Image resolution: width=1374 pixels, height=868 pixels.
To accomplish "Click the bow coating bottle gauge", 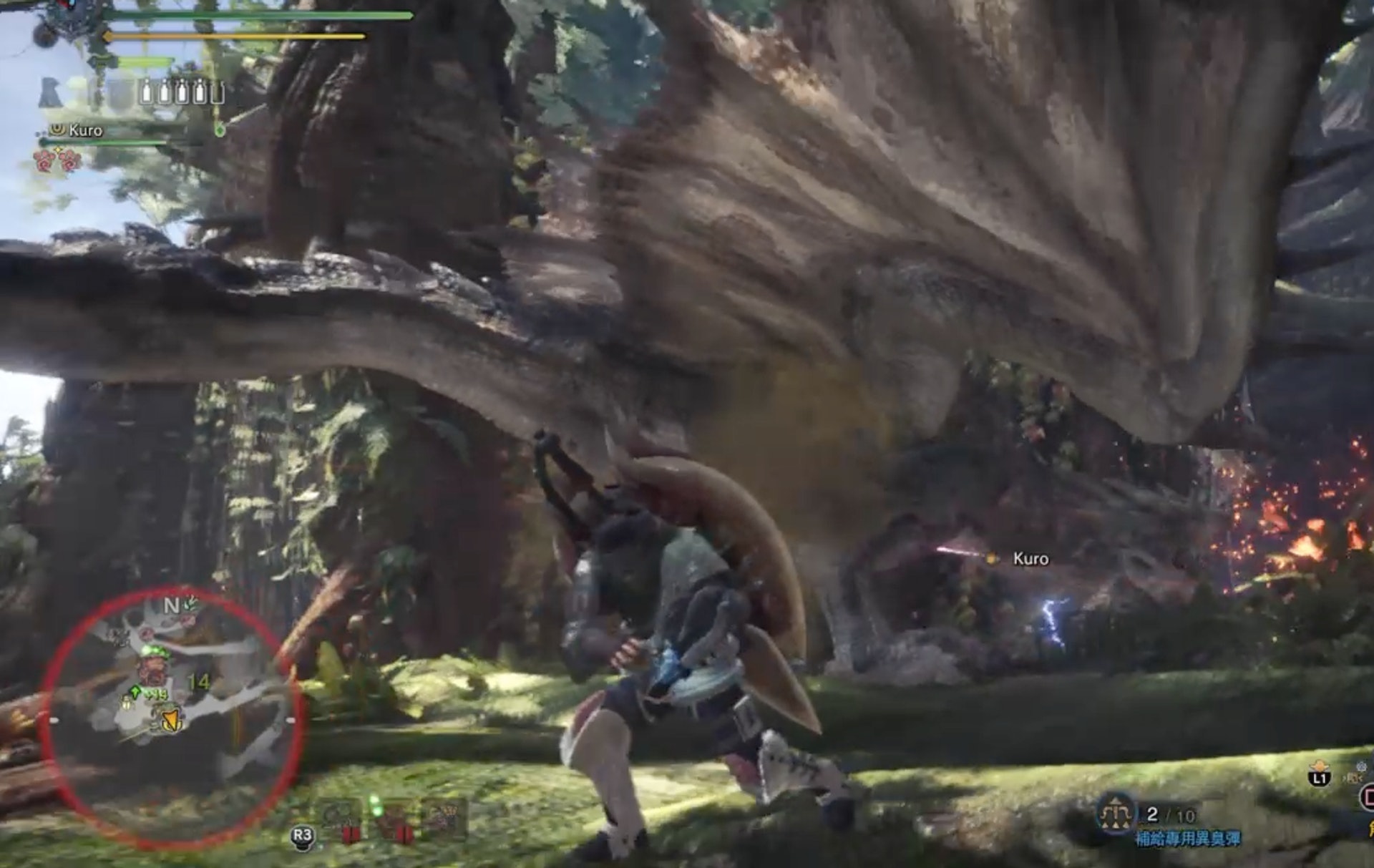I will pyautogui.click(x=181, y=92).
